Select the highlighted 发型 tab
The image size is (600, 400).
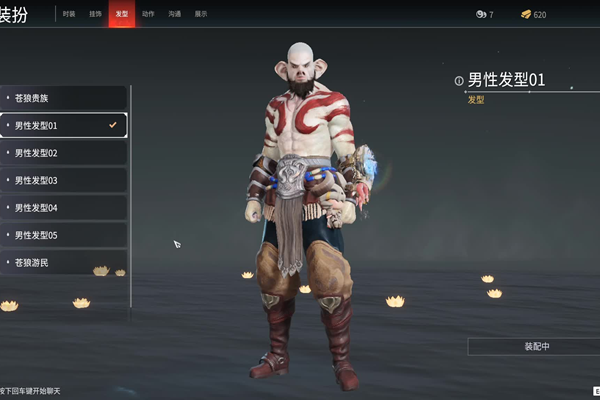click(122, 14)
